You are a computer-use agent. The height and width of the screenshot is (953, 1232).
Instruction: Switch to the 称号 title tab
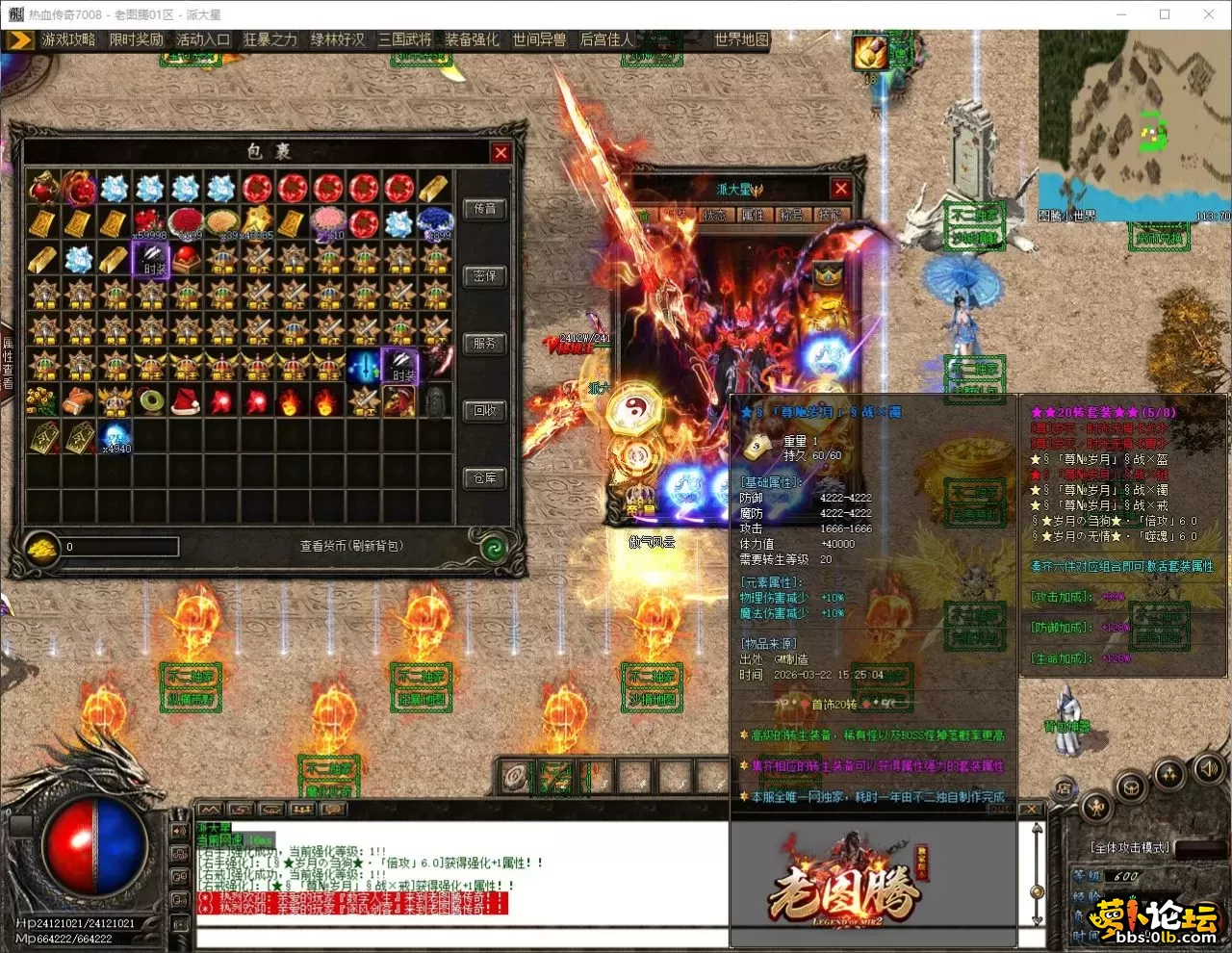[791, 215]
